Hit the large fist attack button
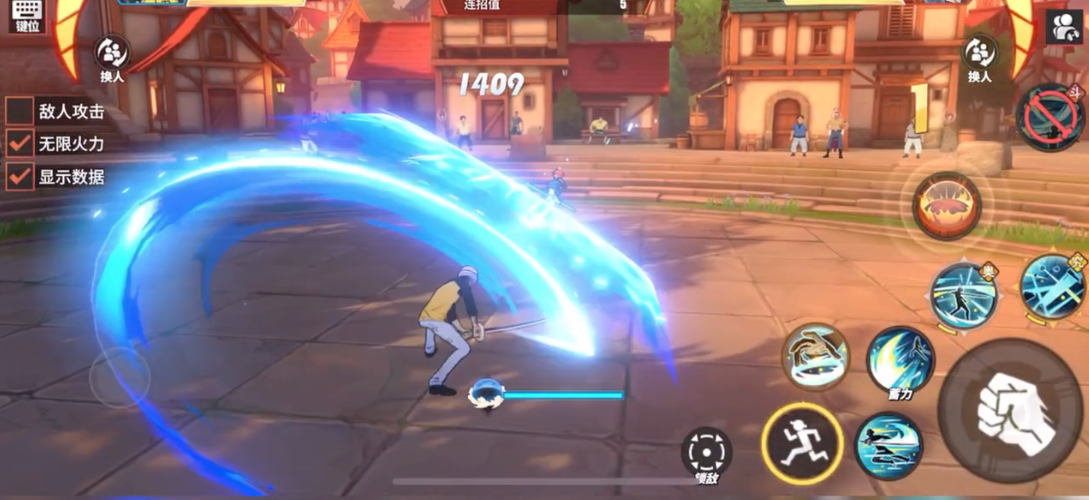This screenshot has width=1089, height=500. tap(1010, 410)
